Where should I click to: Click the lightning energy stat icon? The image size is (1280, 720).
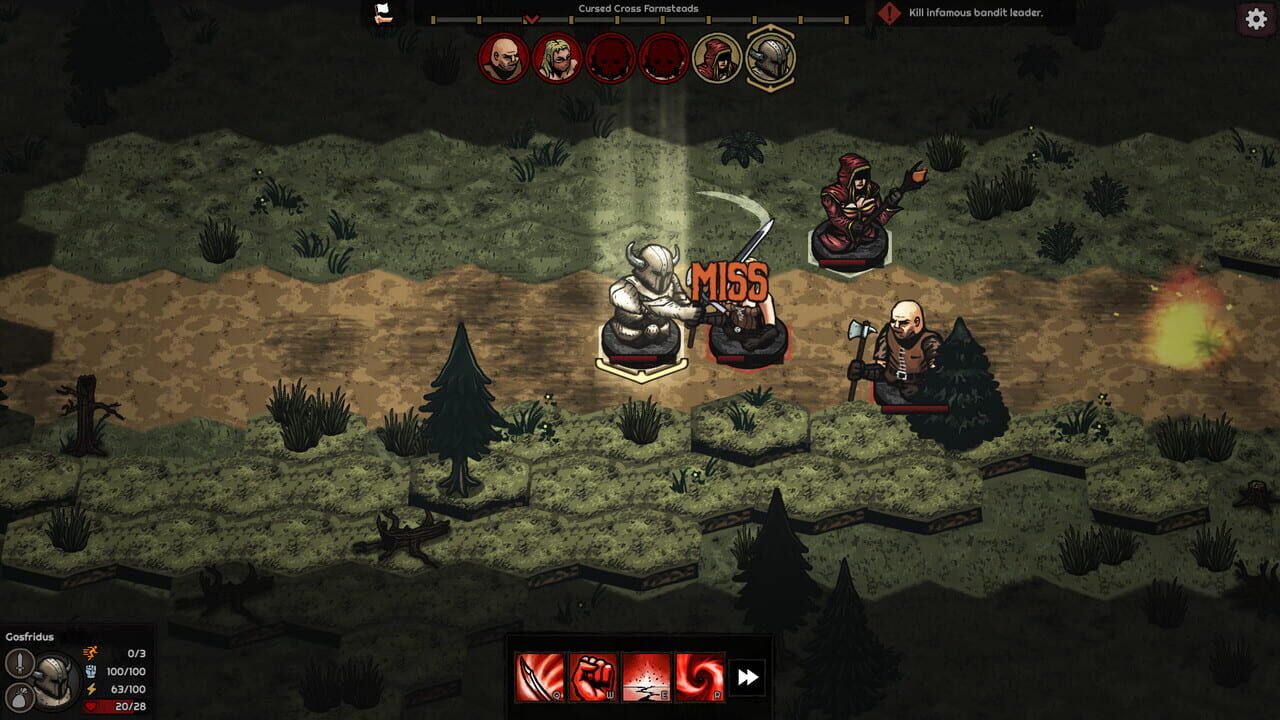click(92, 688)
